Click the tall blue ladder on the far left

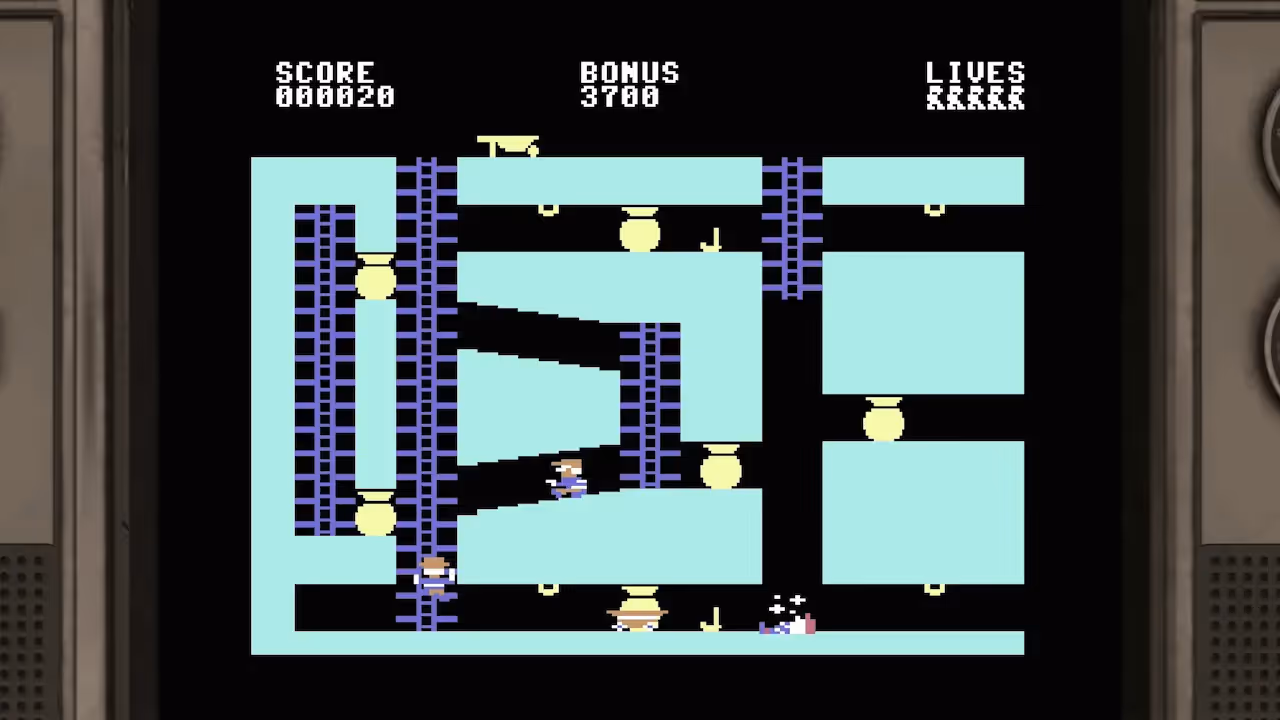323,370
